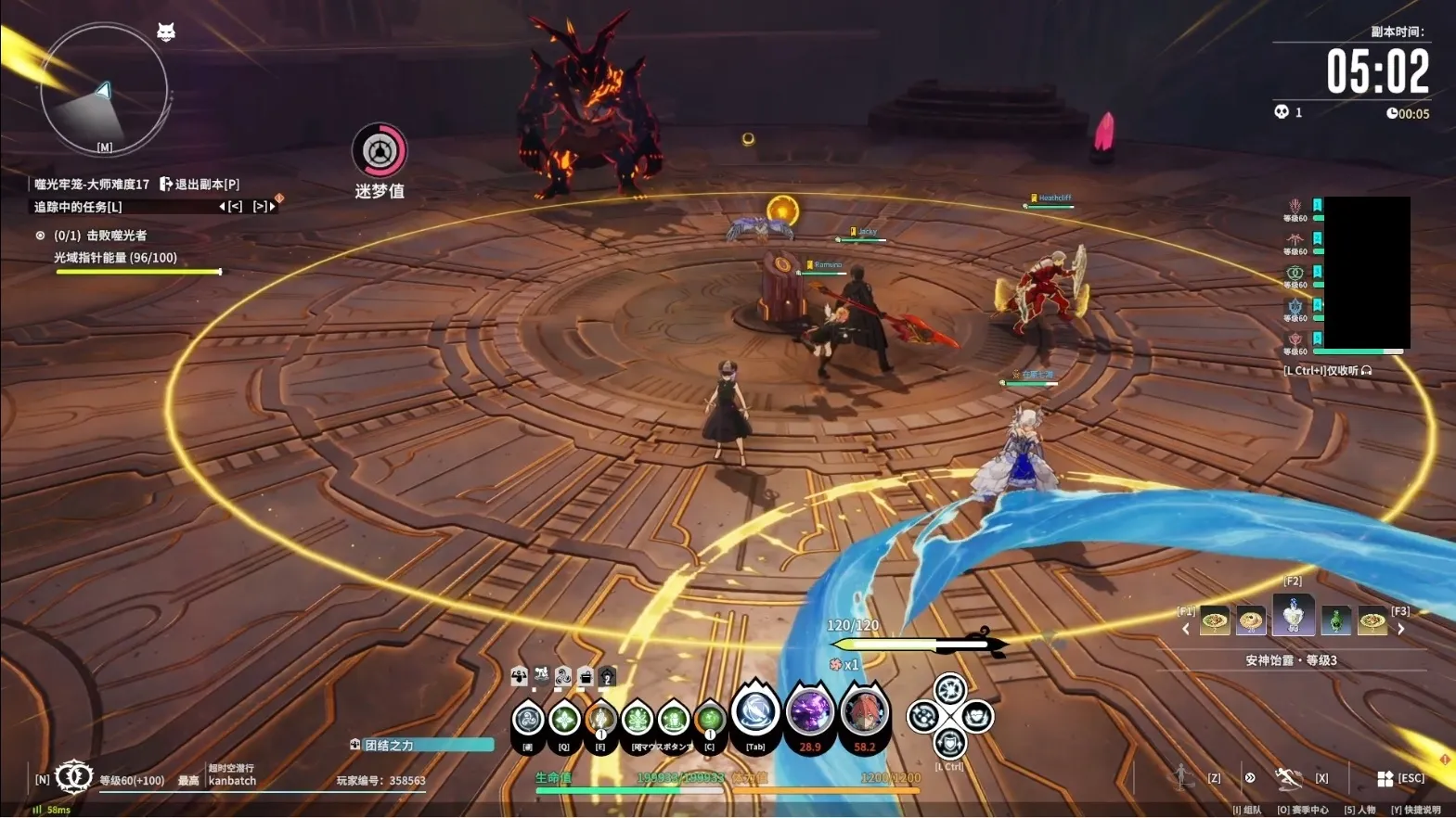Image resolution: width=1456 pixels, height=818 pixels.
Task: Open the 追踪中的任务 tracked quest header
Action: click(78, 207)
